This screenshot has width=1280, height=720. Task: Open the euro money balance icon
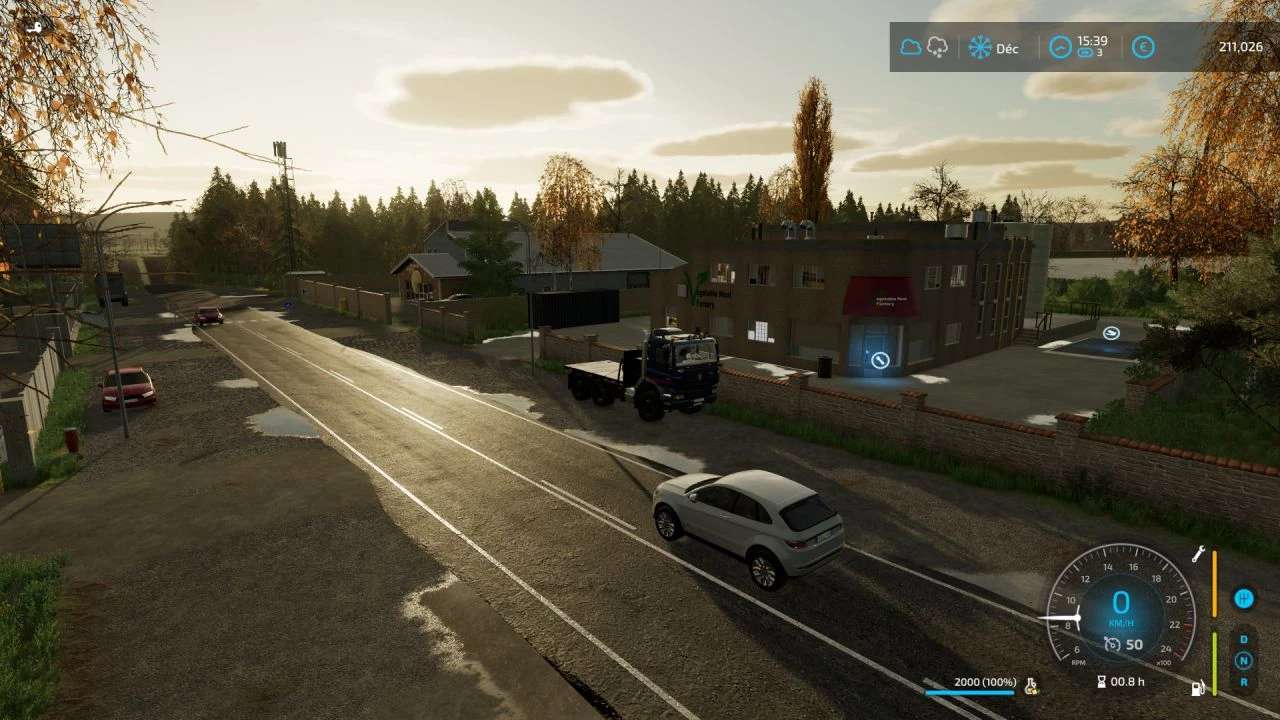pyautogui.click(x=1143, y=47)
